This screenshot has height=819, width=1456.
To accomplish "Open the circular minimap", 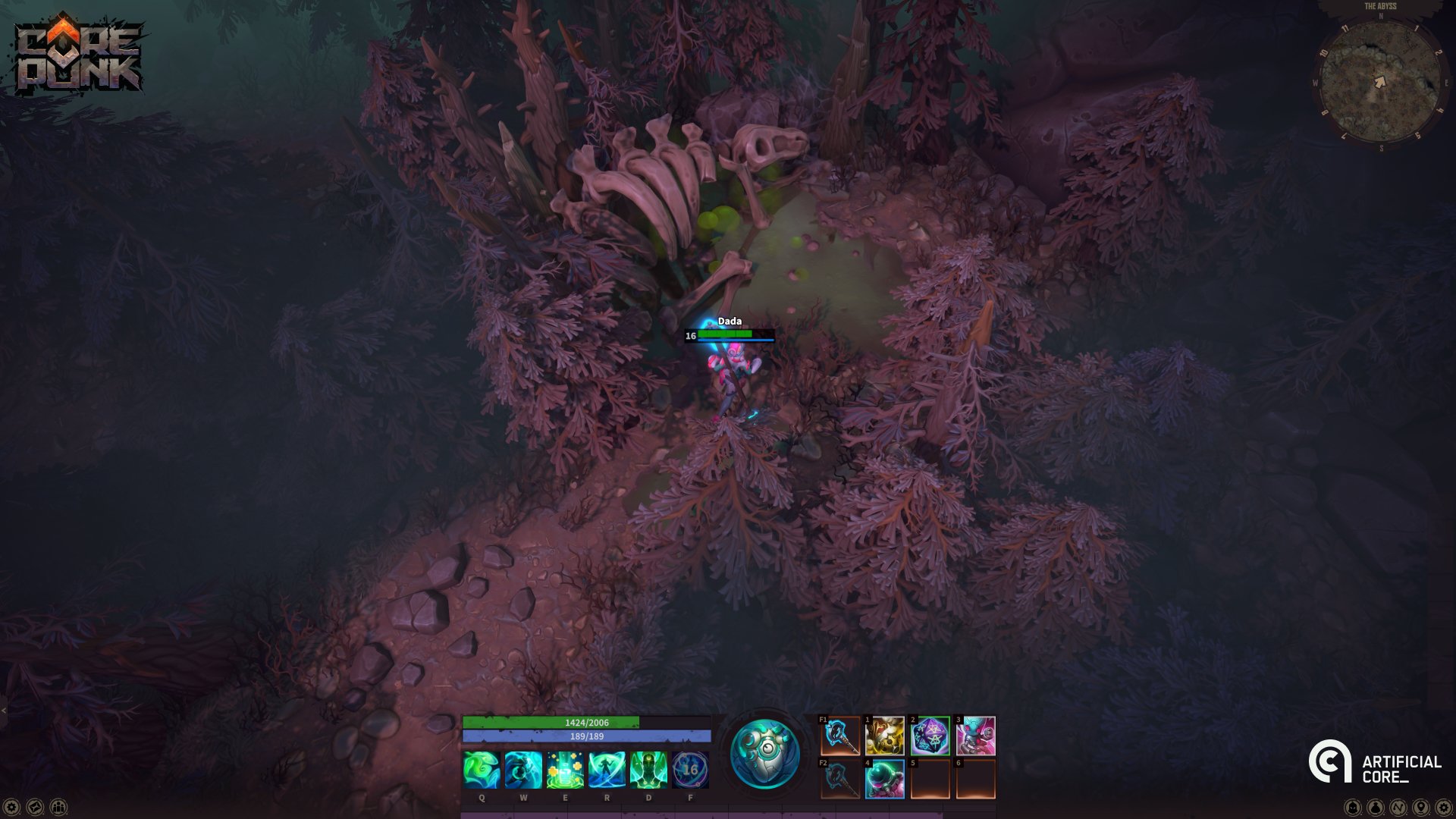I will (1380, 82).
